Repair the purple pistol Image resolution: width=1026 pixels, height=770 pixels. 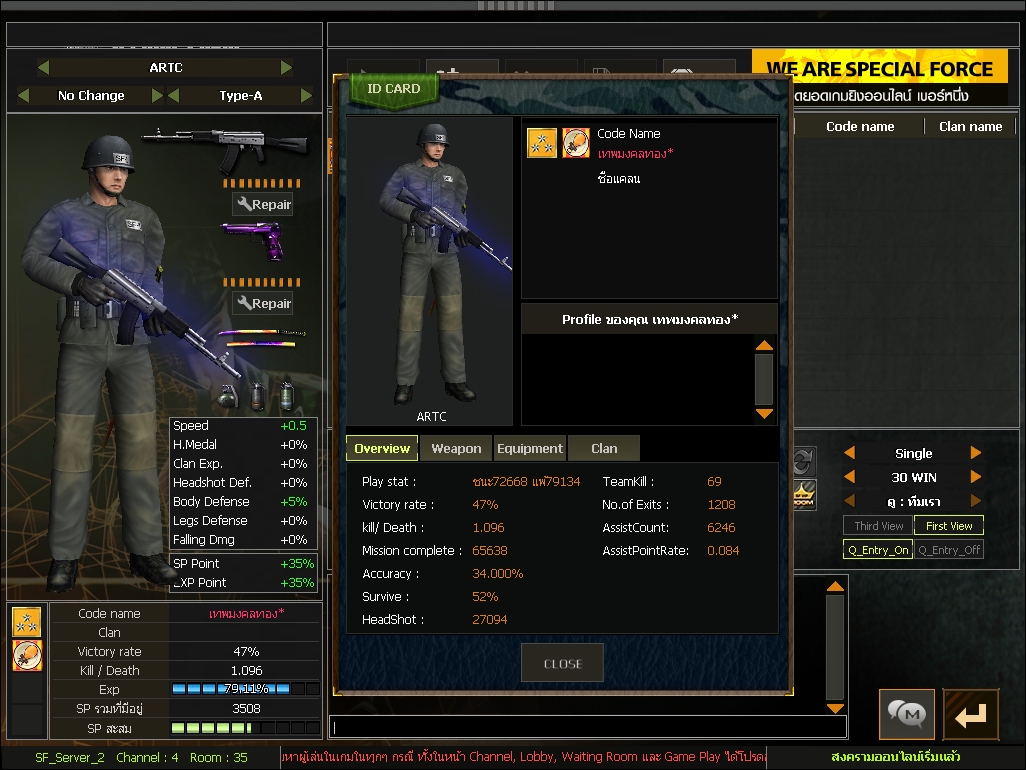(x=263, y=304)
